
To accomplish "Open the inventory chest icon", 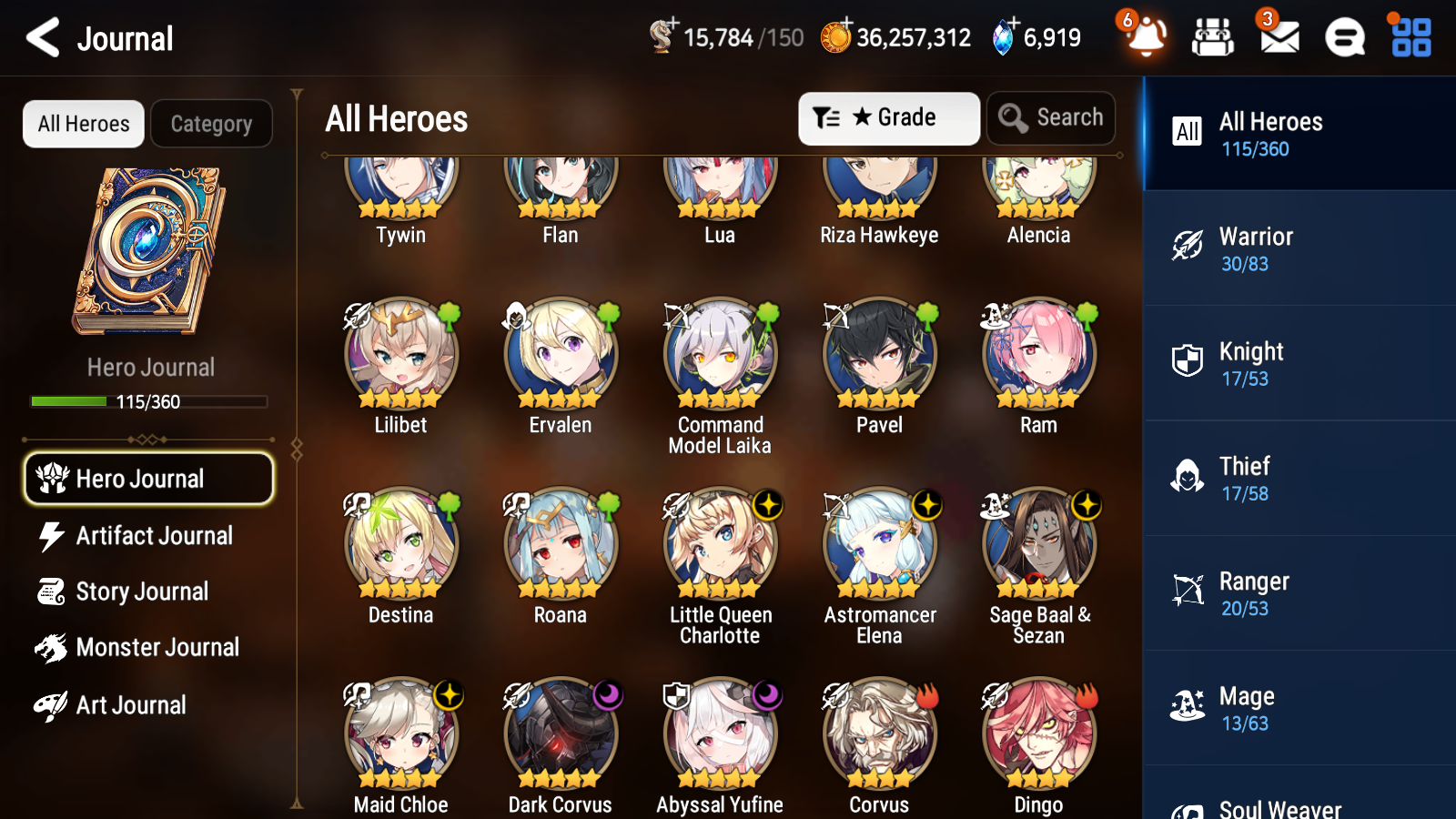I will 1213,38.
